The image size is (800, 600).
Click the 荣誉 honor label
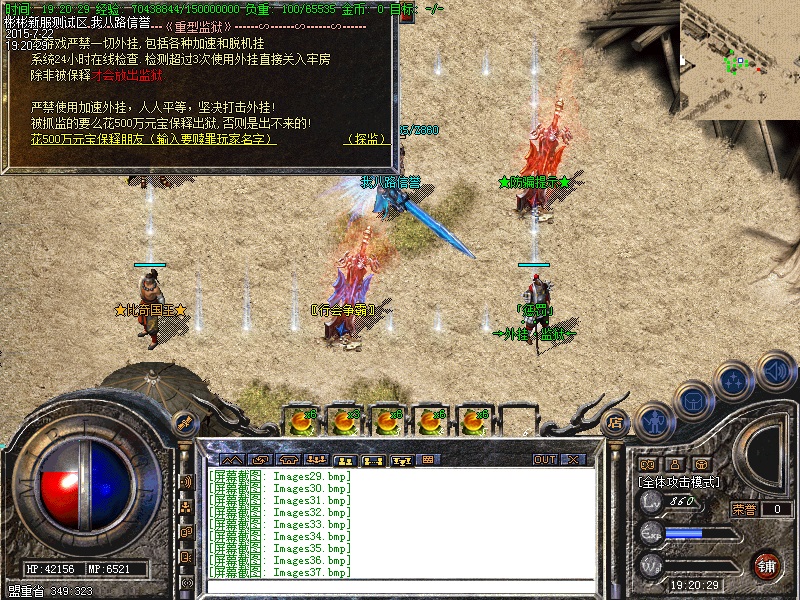pos(743,509)
